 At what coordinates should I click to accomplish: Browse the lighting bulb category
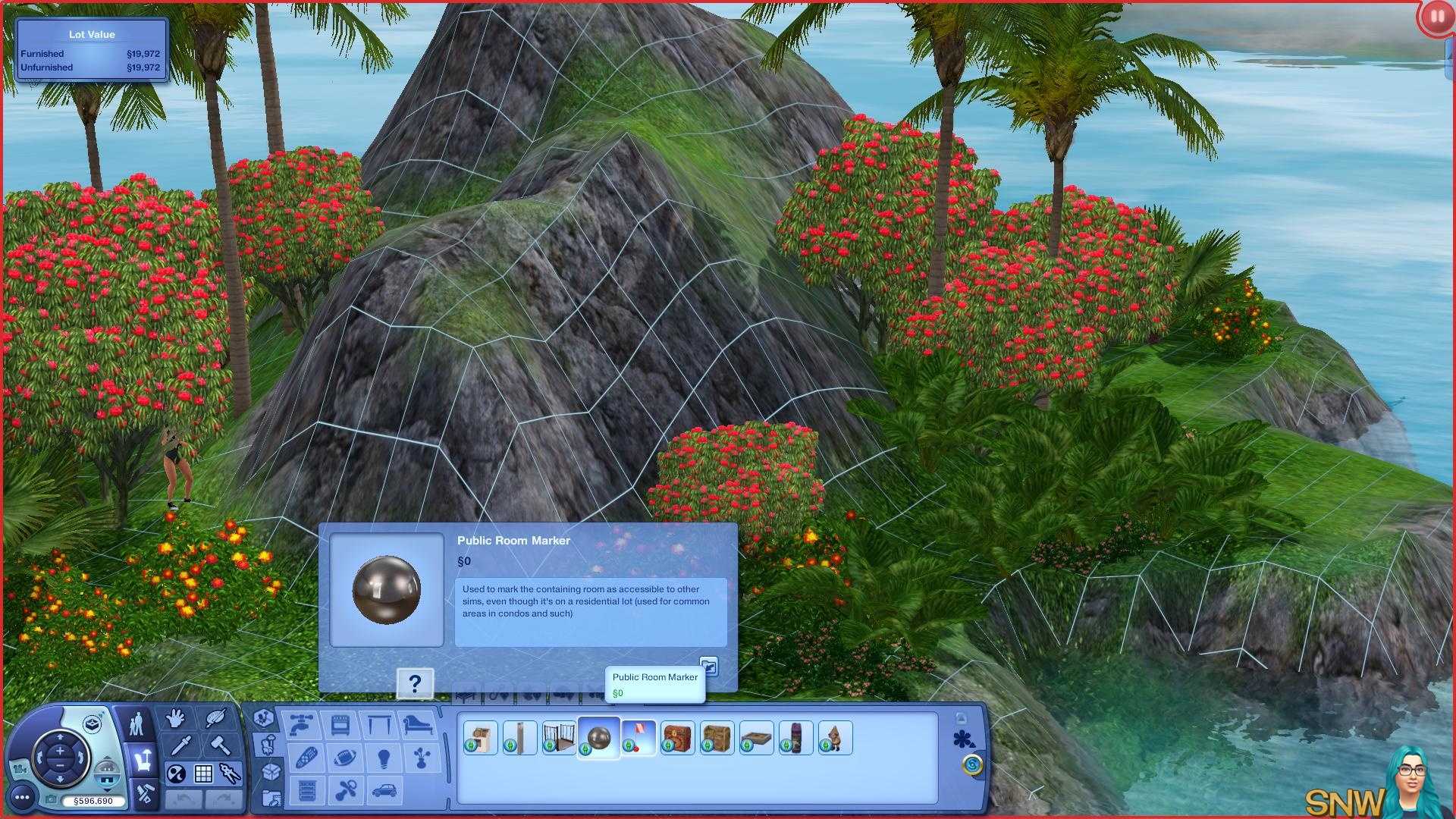(384, 758)
